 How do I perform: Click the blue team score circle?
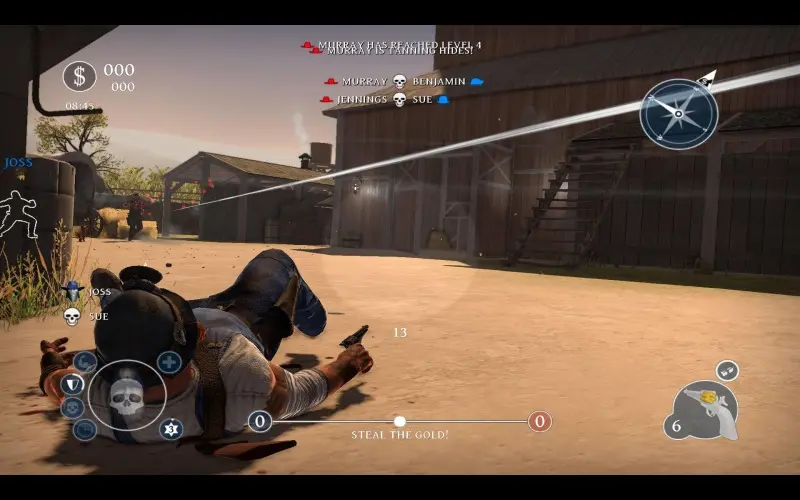(x=260, y=421)
